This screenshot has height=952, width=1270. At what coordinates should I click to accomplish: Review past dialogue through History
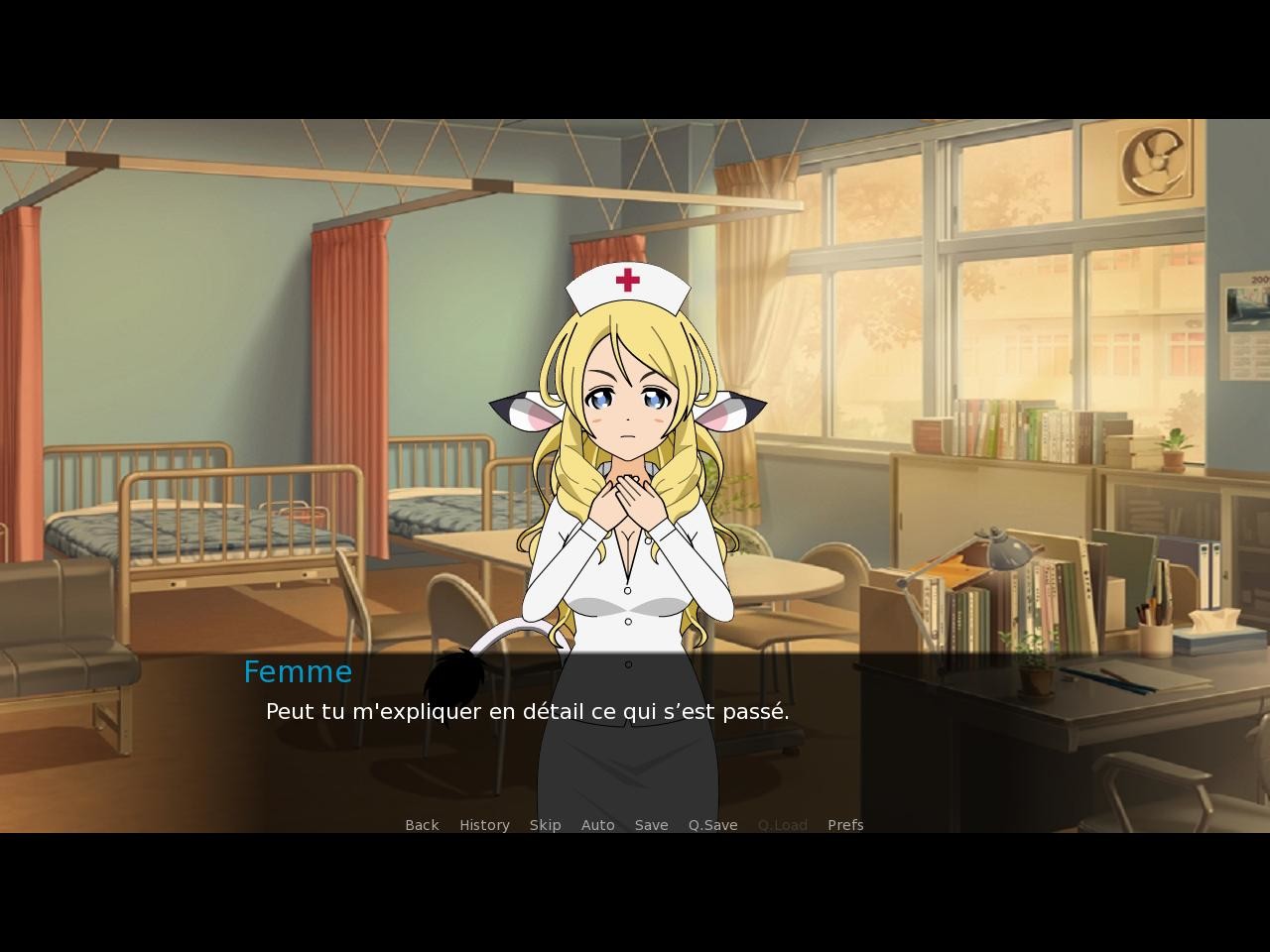click(x=484, y=824)
